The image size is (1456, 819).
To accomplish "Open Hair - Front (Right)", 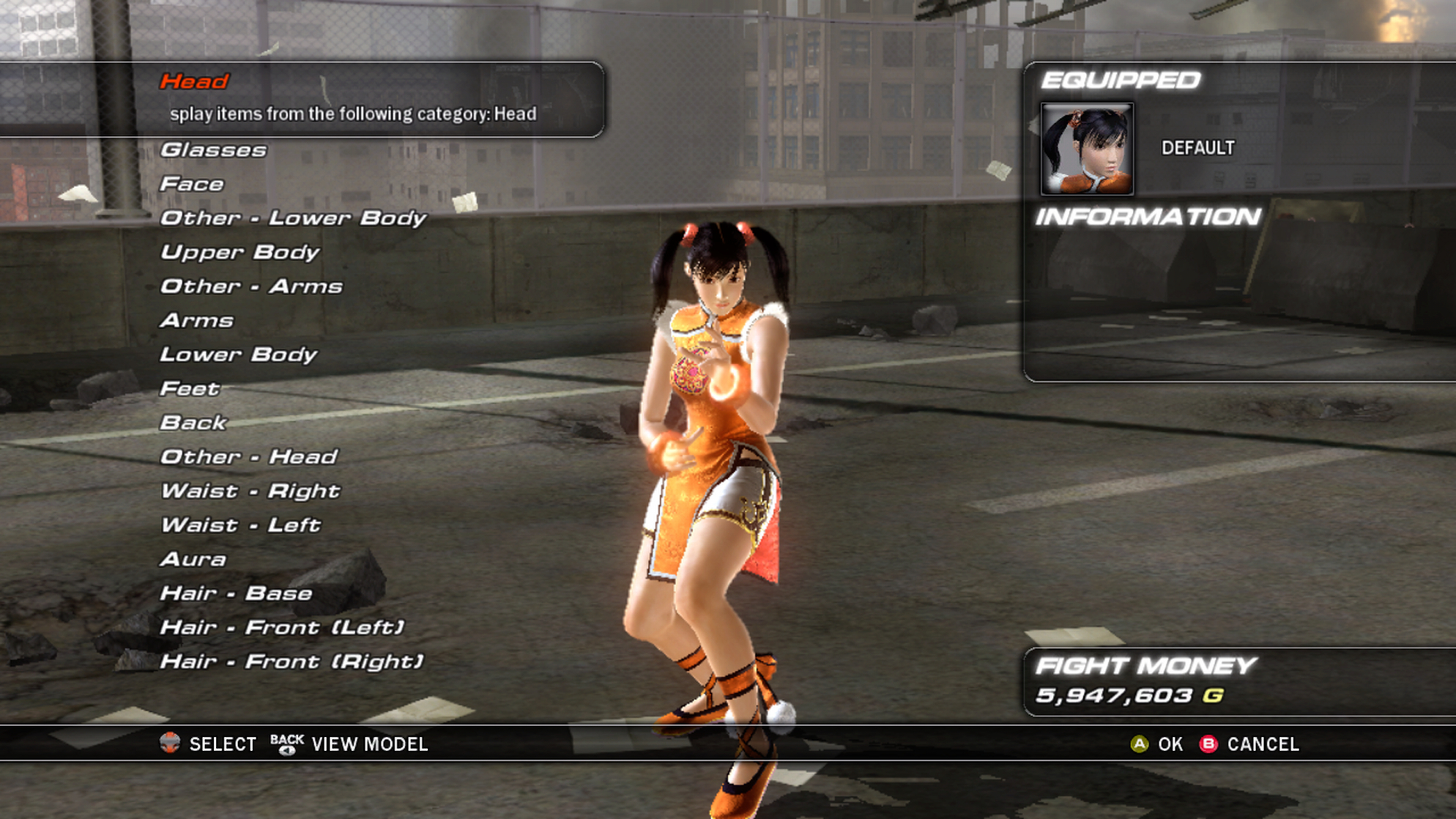I will (291, 662).
